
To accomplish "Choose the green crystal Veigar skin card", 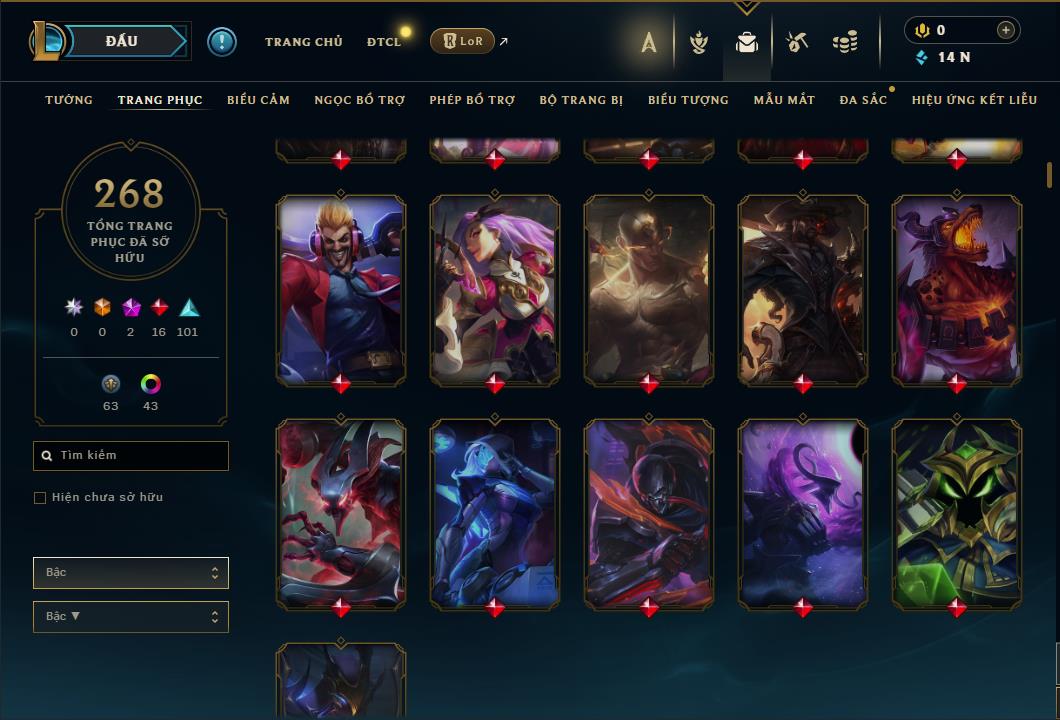I will 957,512.
